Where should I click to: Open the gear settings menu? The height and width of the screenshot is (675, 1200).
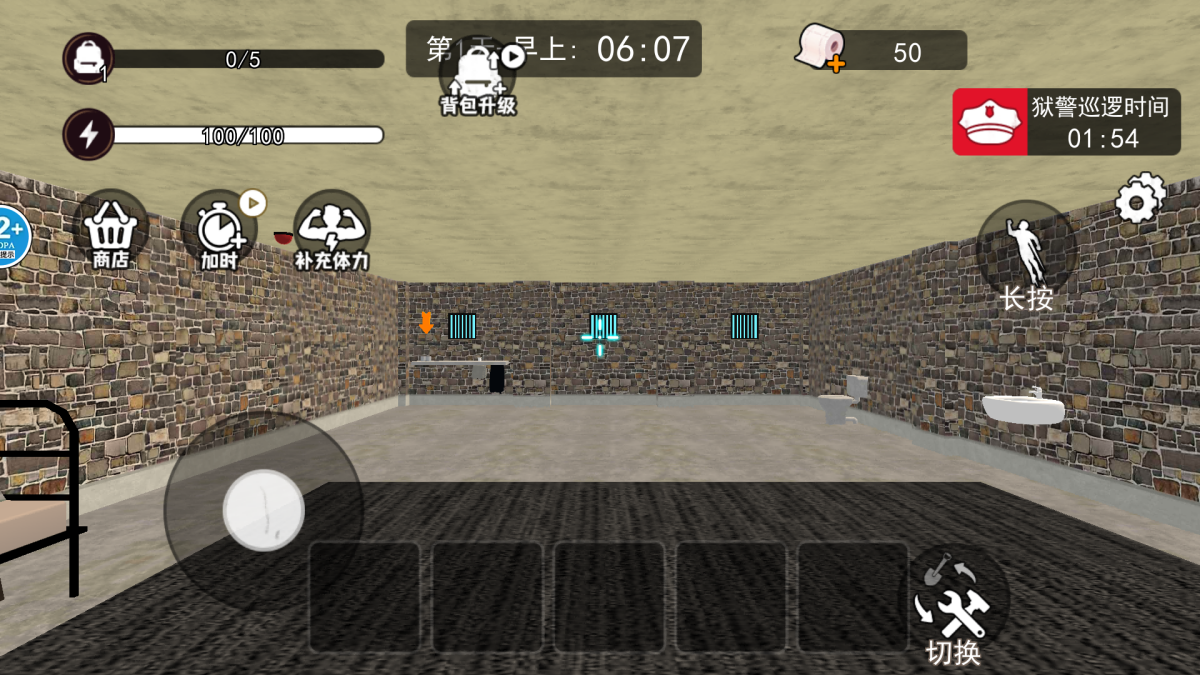pos(1140,199)
